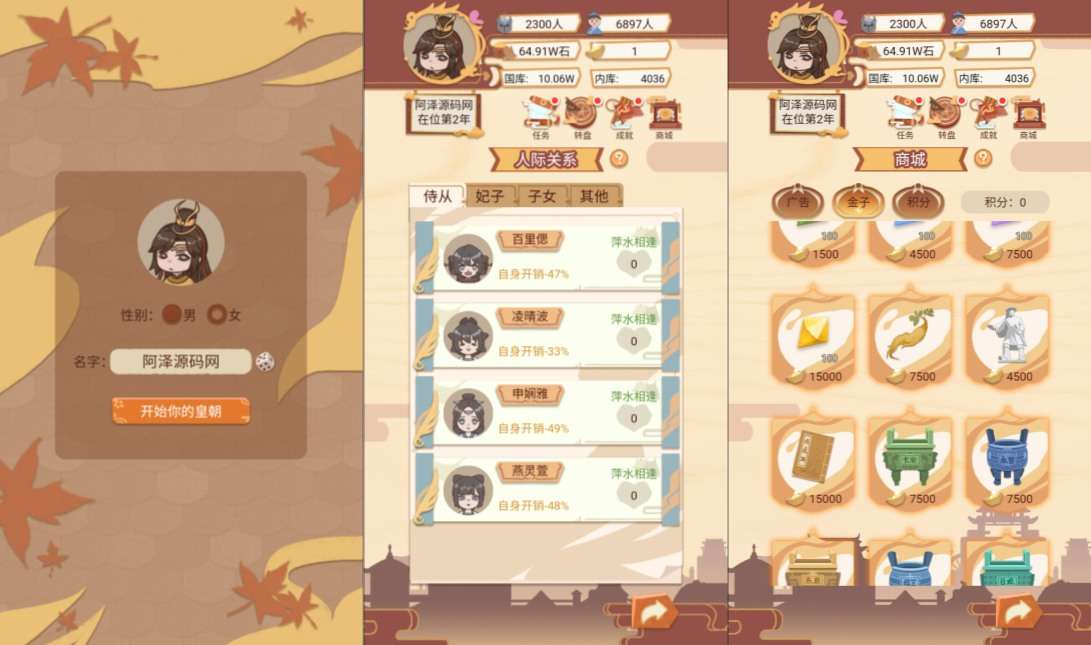Image resolution: width=1091 pixels, height=645 pixels.
Task: Select the 金子 shop category
Action: pos(858,201)
